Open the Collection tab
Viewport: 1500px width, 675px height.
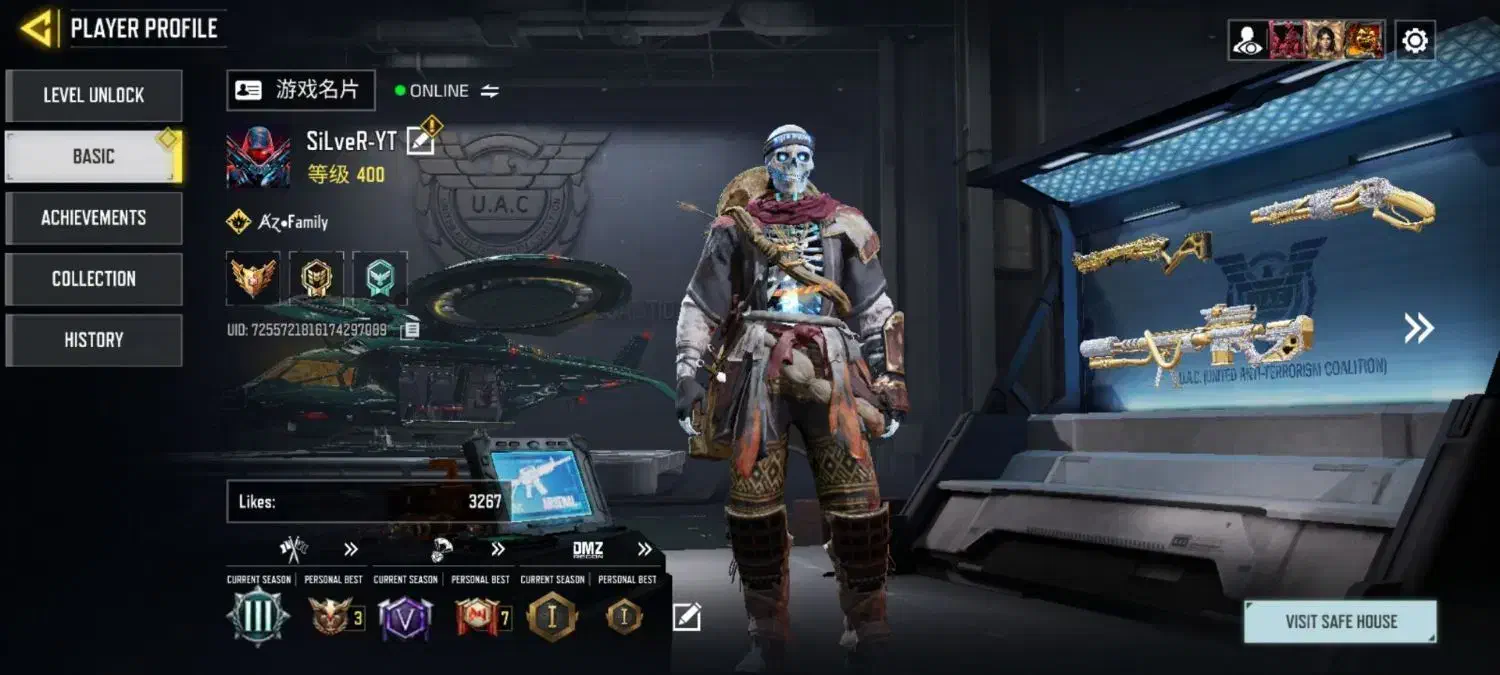point(93,278)
